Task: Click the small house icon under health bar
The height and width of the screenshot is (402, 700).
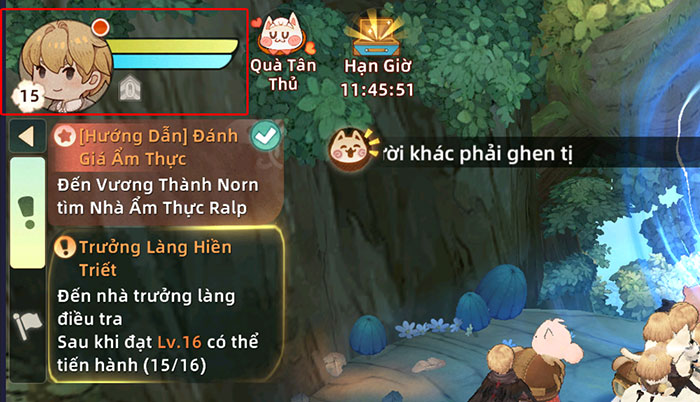Action: tap(129, 90)
